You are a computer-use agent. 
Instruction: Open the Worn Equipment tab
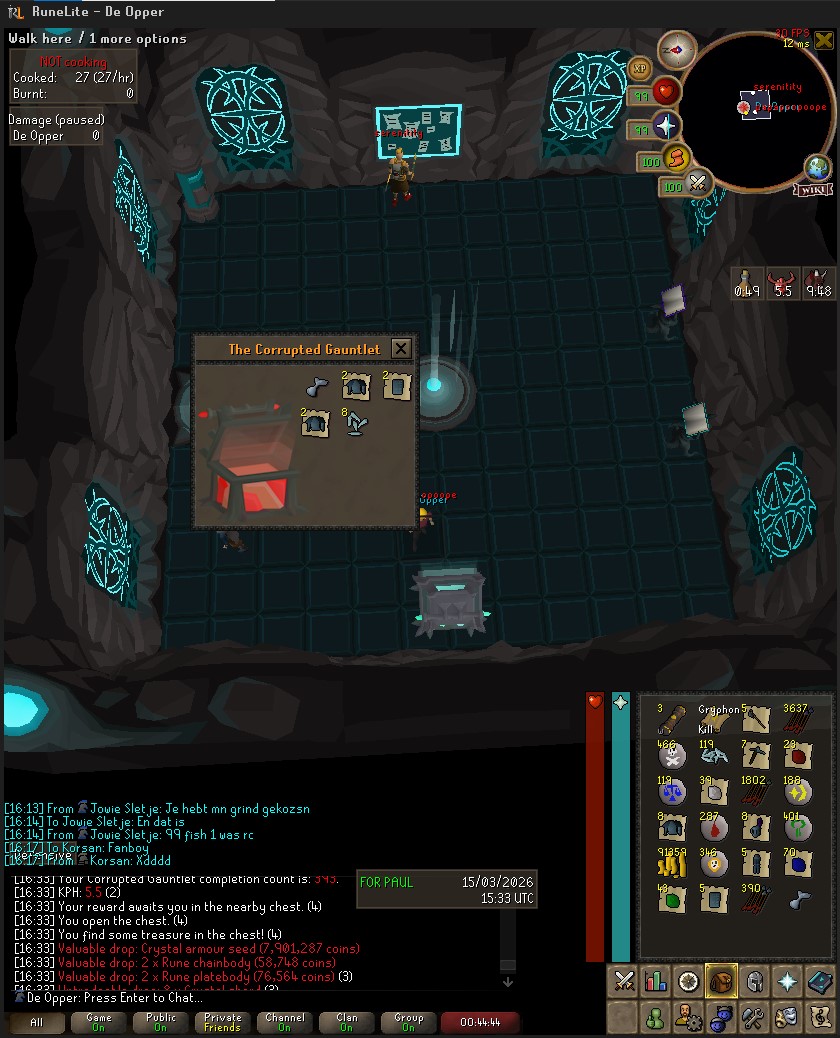(x=753, y=981)
